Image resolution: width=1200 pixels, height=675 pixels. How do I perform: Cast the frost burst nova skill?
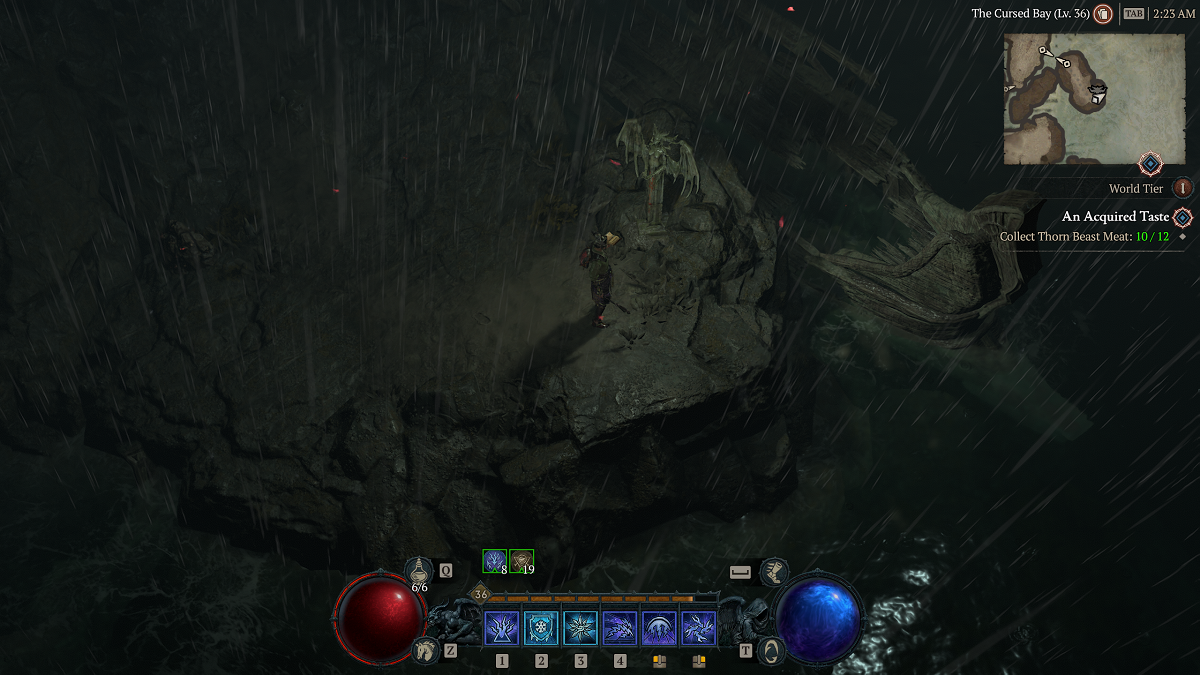[581, 628]
